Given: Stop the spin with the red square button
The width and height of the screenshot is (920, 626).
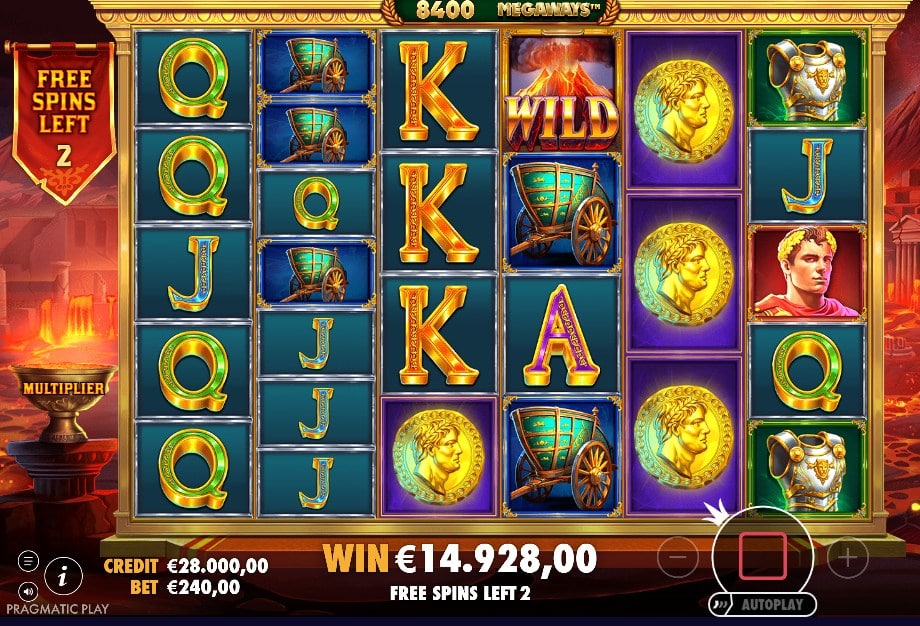Looking at the screenshot, I should coord(762,556).
